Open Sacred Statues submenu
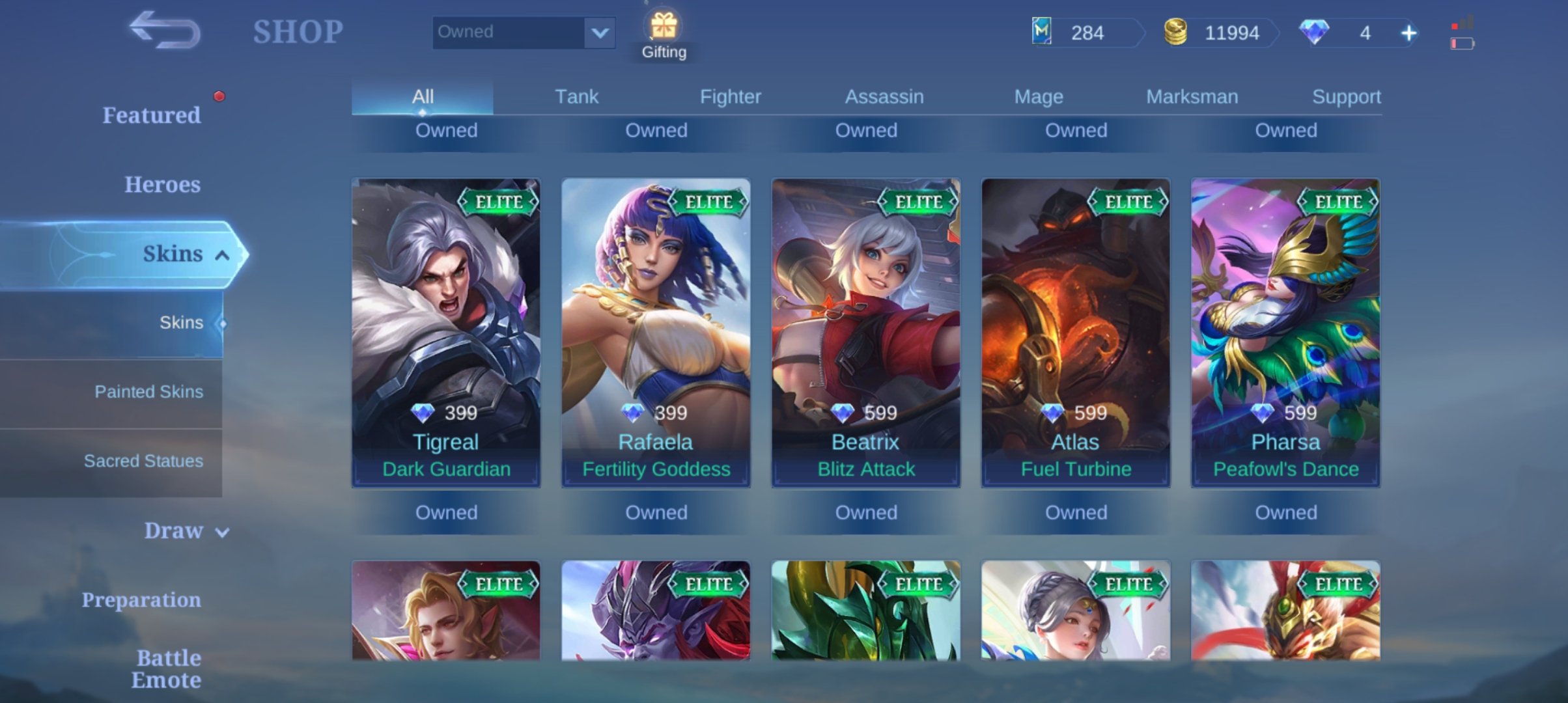This screenshot has height=703, width=1568. point(143,461)
